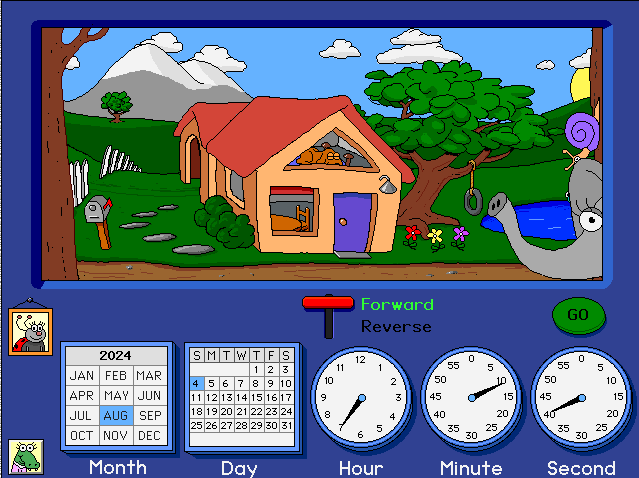Choose MAR in the month calendar
The width and height of the screenshot is (639, 478).
[149, 375]
